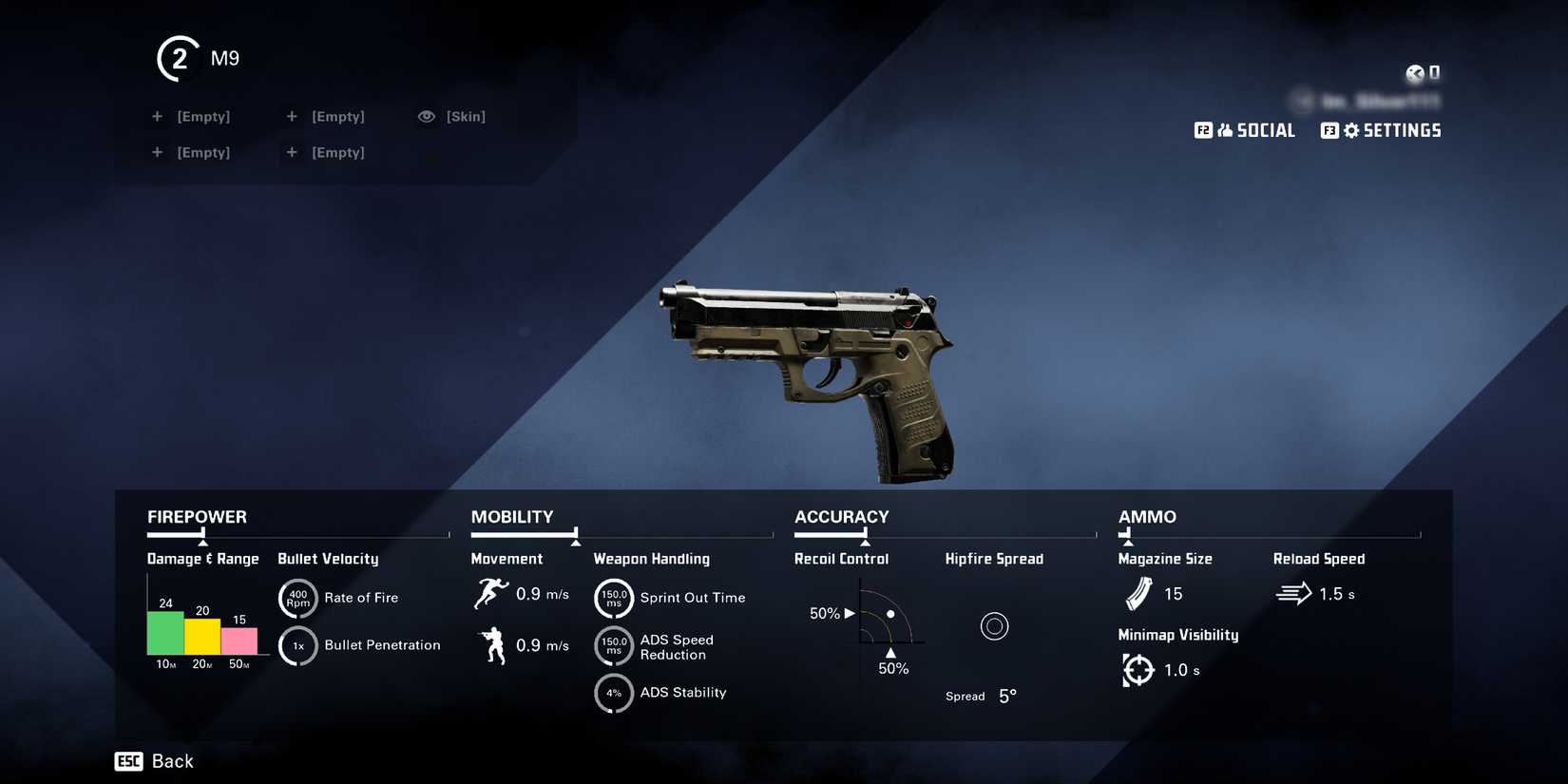Screen dimensions: 1568x784
Task: Select the Rate of Fire icon
Action: pos(297,598)
